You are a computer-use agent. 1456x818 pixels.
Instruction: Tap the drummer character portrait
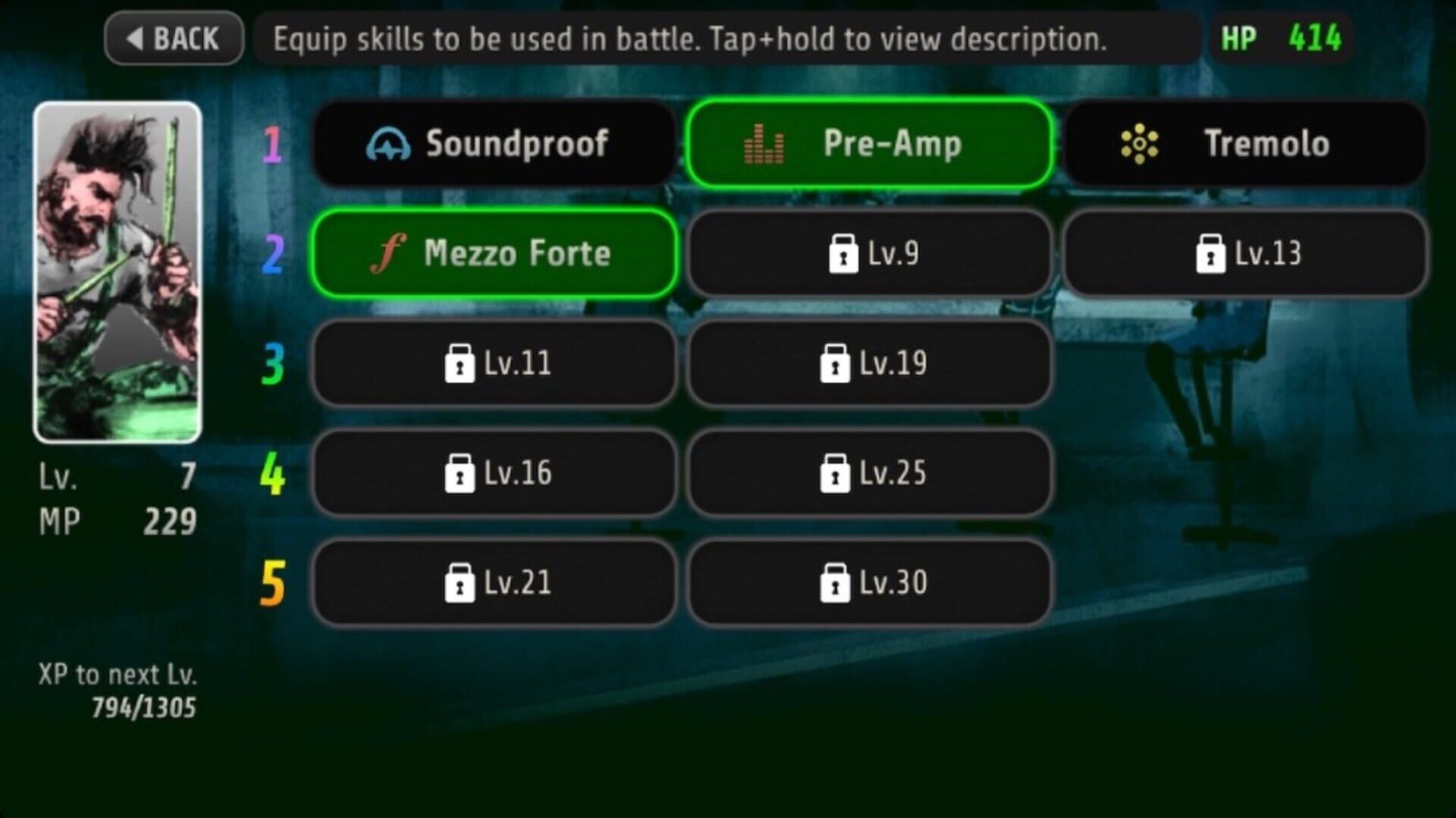(118, 271)
